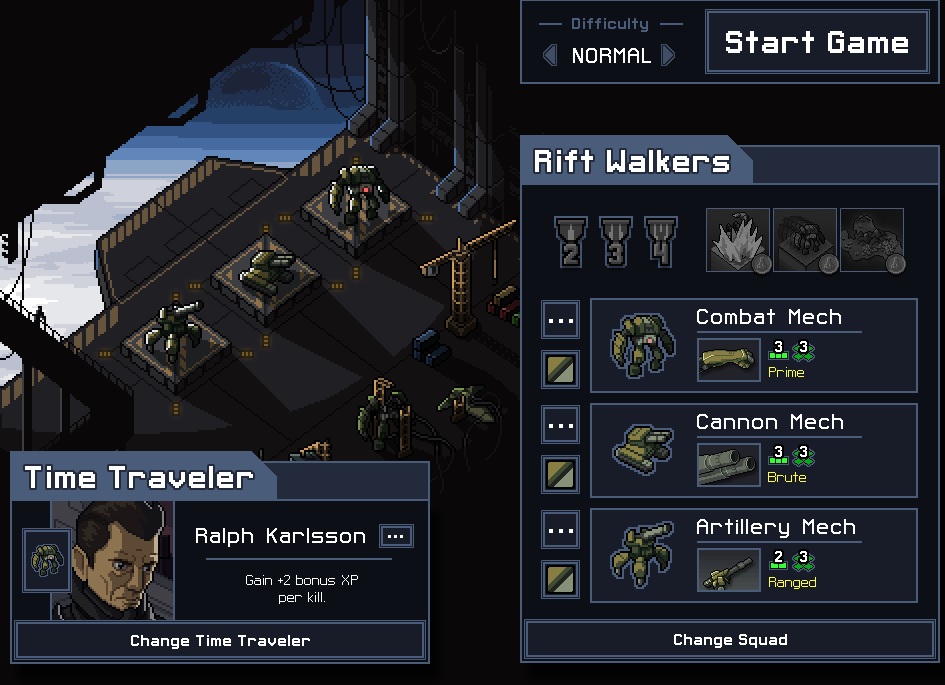Screen dimensions: 945x685
Task: Click the 4-island medal icon
Action: coord(660,242)
